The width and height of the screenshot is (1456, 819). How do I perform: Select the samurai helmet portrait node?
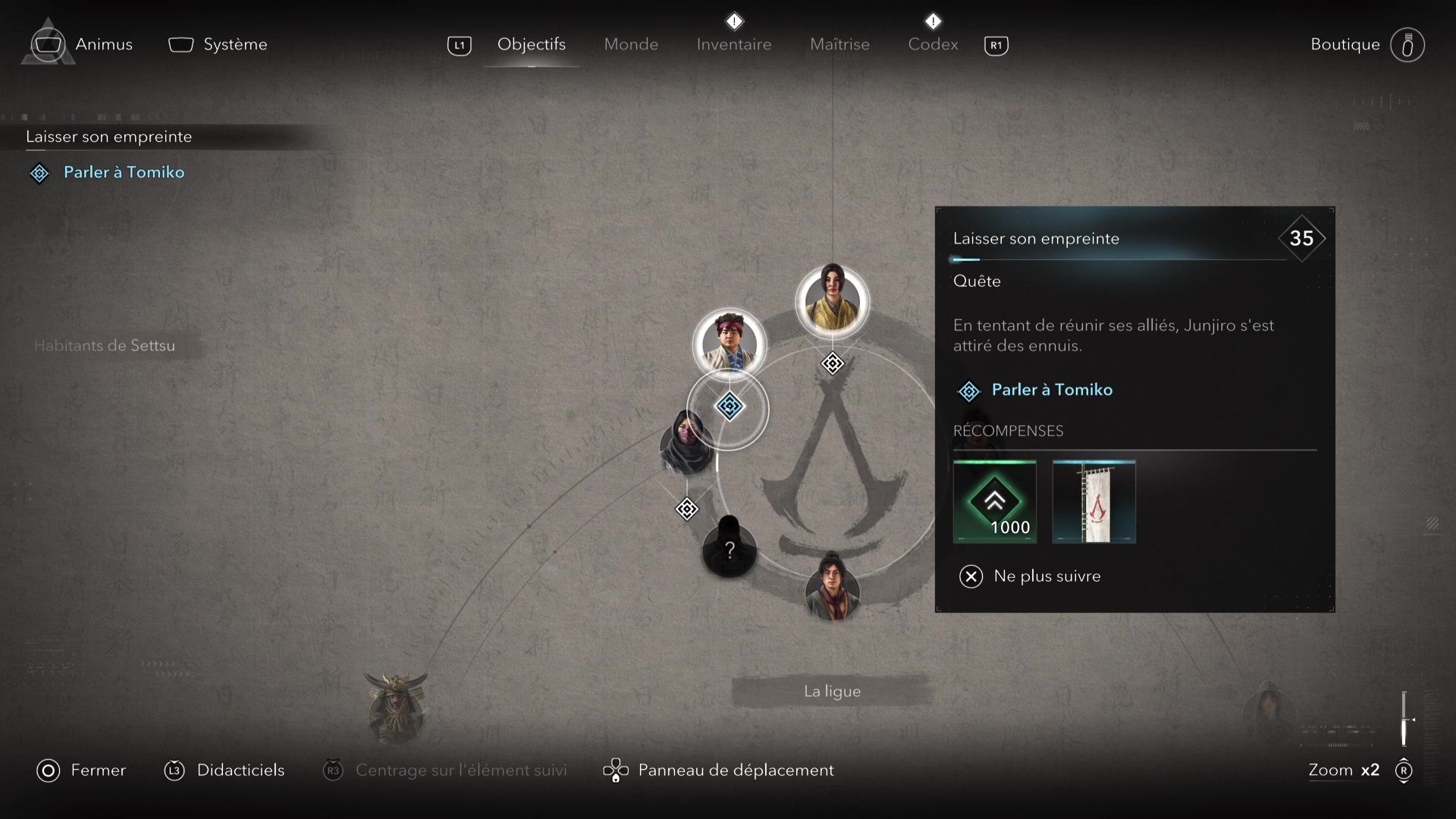point(396,706)
